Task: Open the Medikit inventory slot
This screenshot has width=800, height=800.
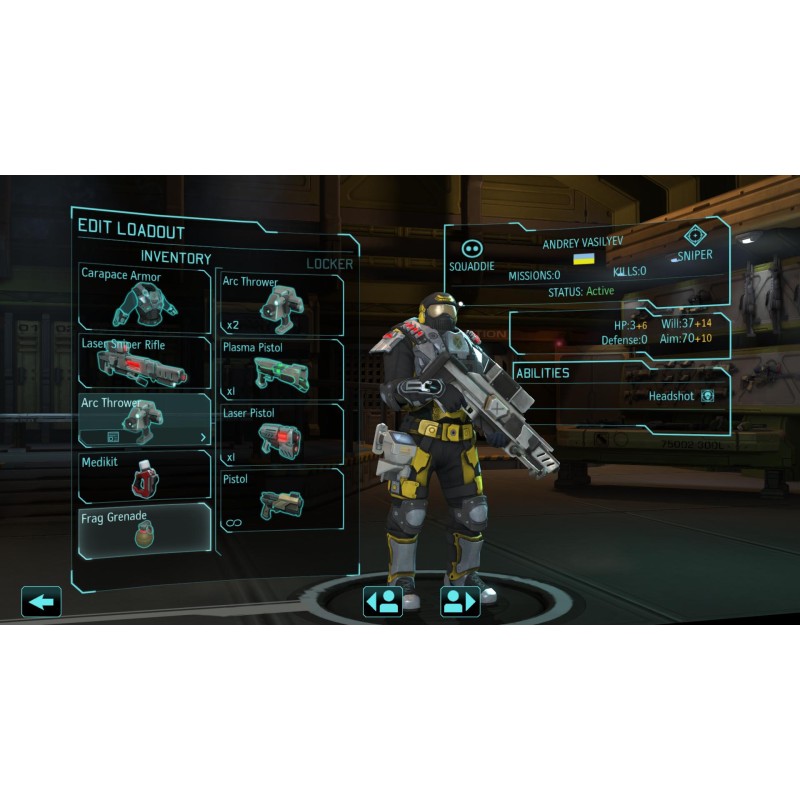Action: [145, 477]
